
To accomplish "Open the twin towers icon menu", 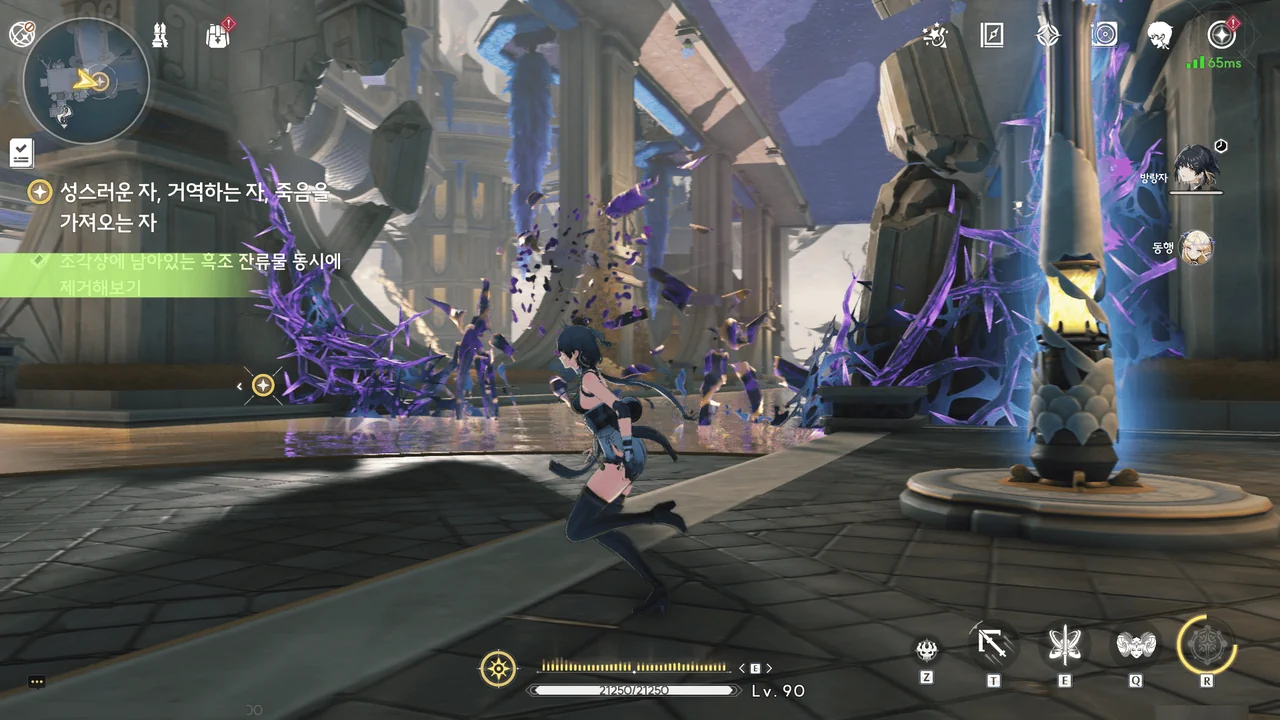I will (160, 35).
